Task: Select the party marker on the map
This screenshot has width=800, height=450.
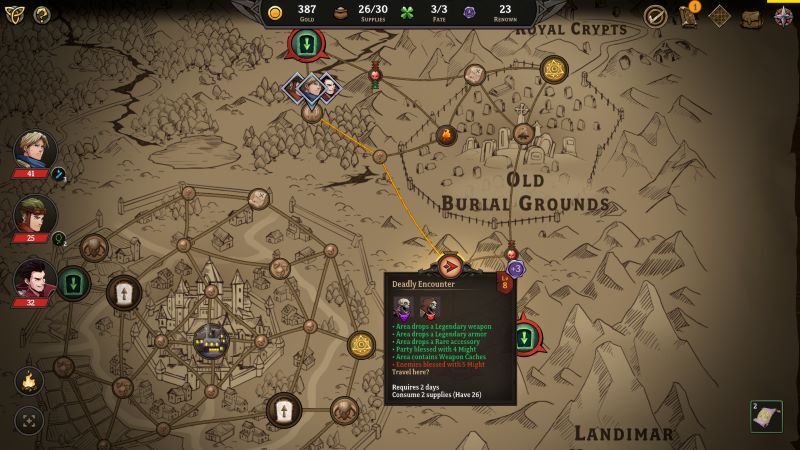Action: [x=312, y=88]
